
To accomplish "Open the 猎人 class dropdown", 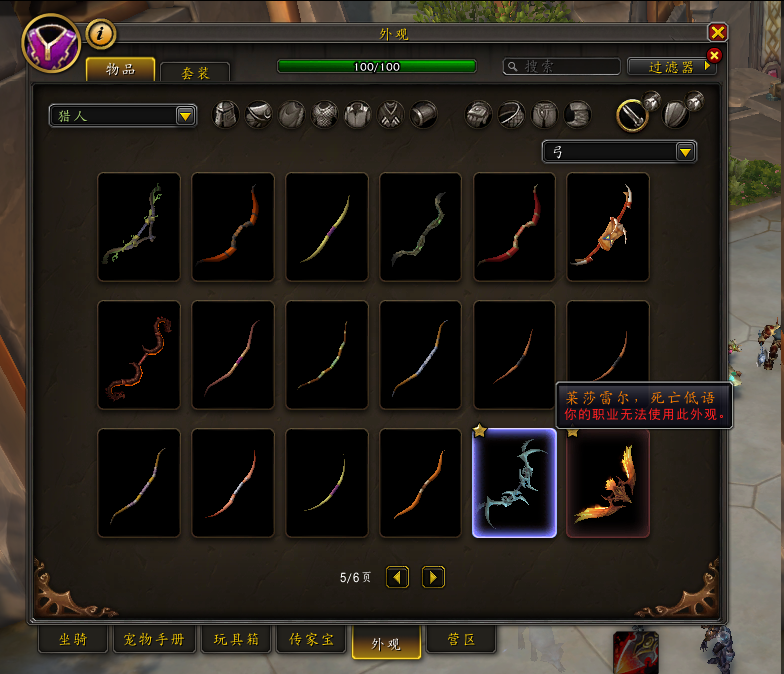I will (x=123, y=116).
